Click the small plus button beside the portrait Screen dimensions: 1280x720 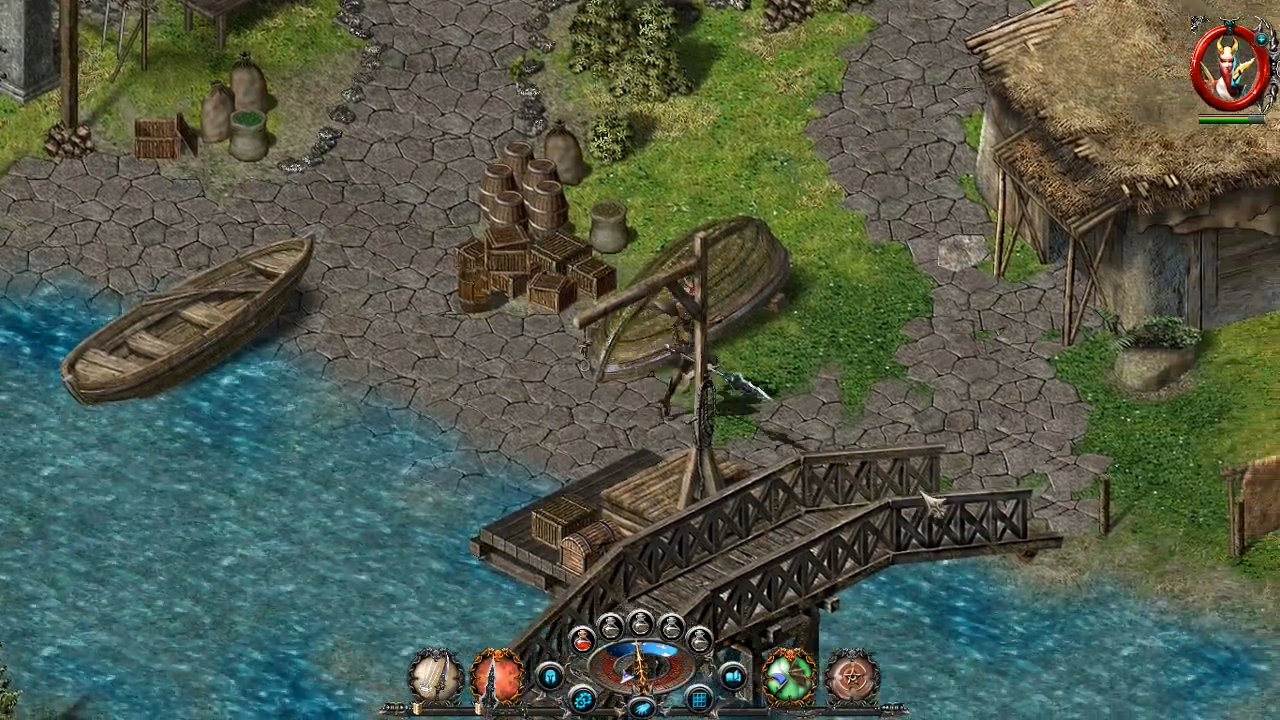tap(1262, 40)
